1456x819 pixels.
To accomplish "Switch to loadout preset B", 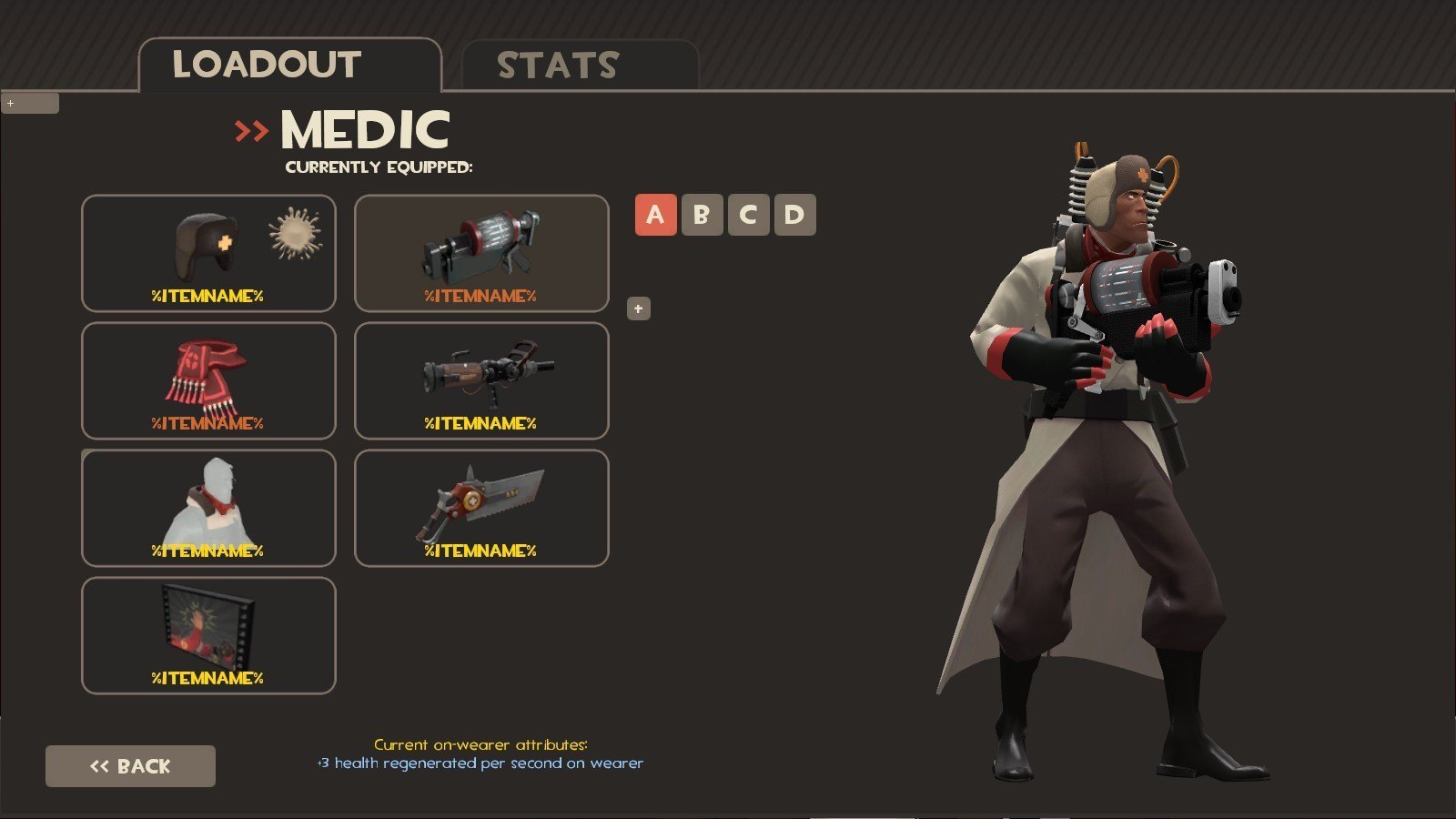I will click(702, 215).
